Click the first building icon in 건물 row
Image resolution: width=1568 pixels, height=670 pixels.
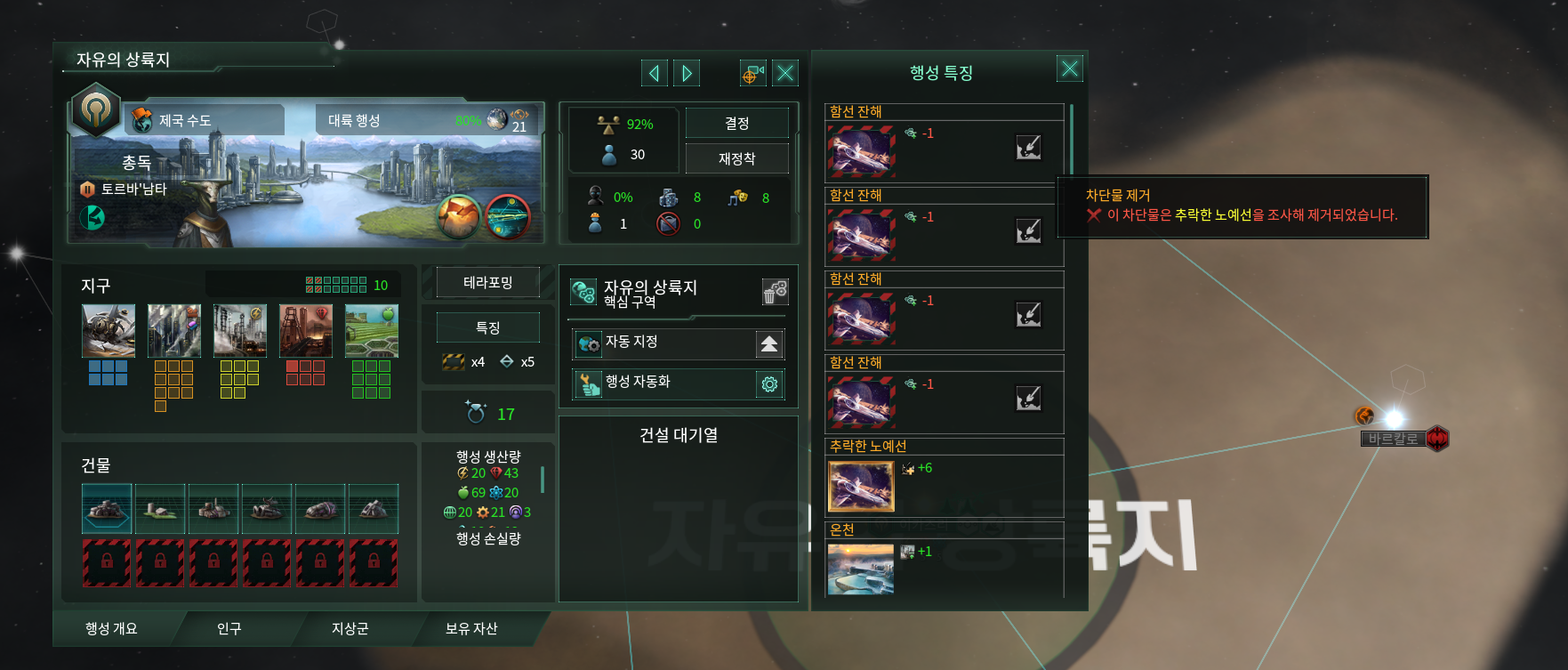[107, 508]
